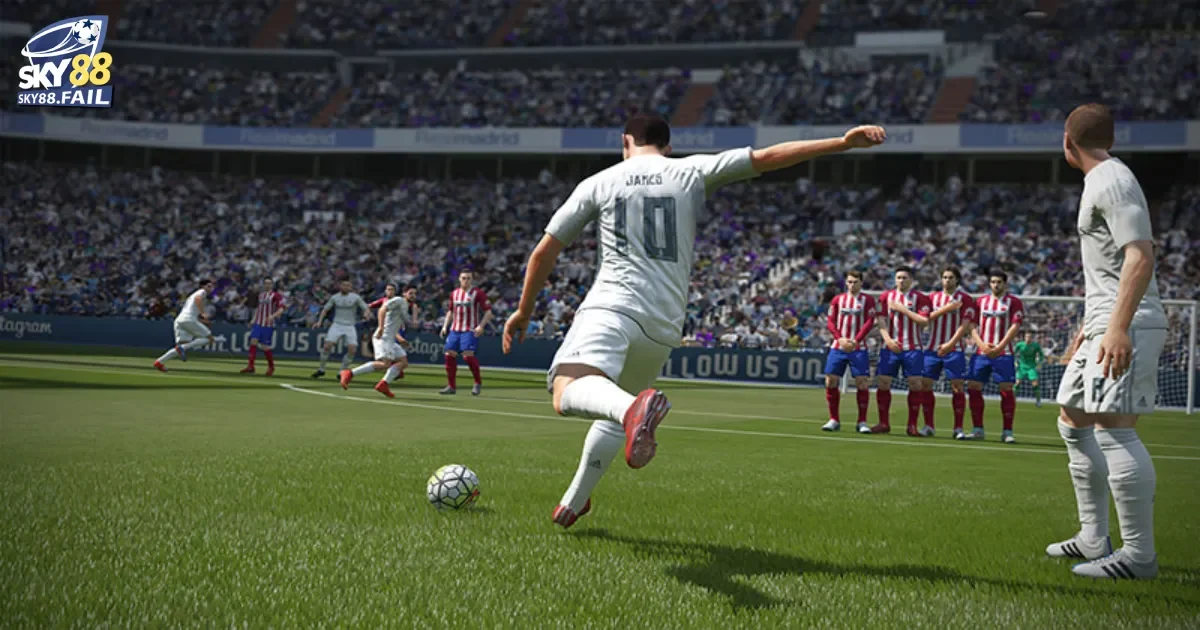The image size is (1200, 630).
Task: Click the SKY88 logo watermark
Action: [65, 62]
